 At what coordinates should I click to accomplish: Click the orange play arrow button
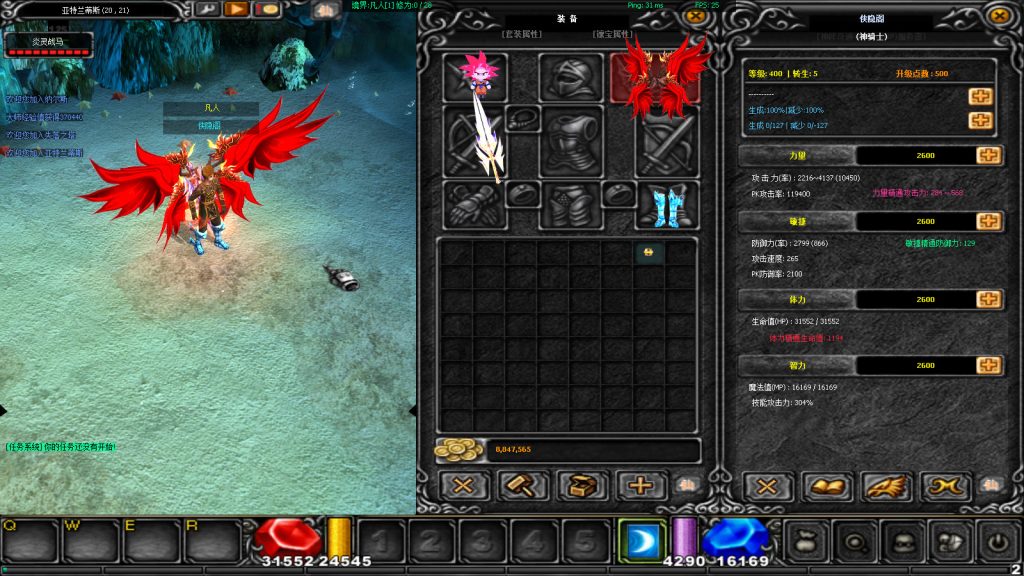[x=237, y=9]
